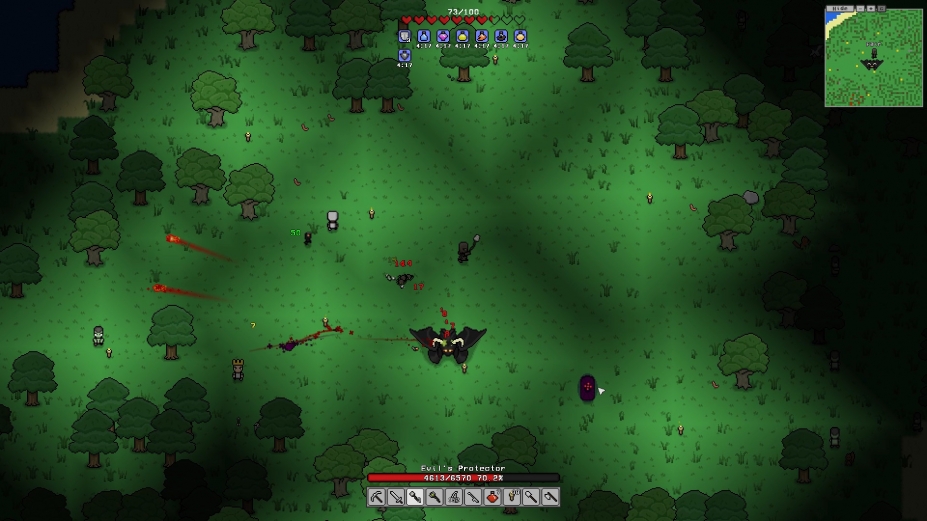Click the Hide button on the minimap
Viewport: 927px width, 521px height.
(x=840, y=8)
